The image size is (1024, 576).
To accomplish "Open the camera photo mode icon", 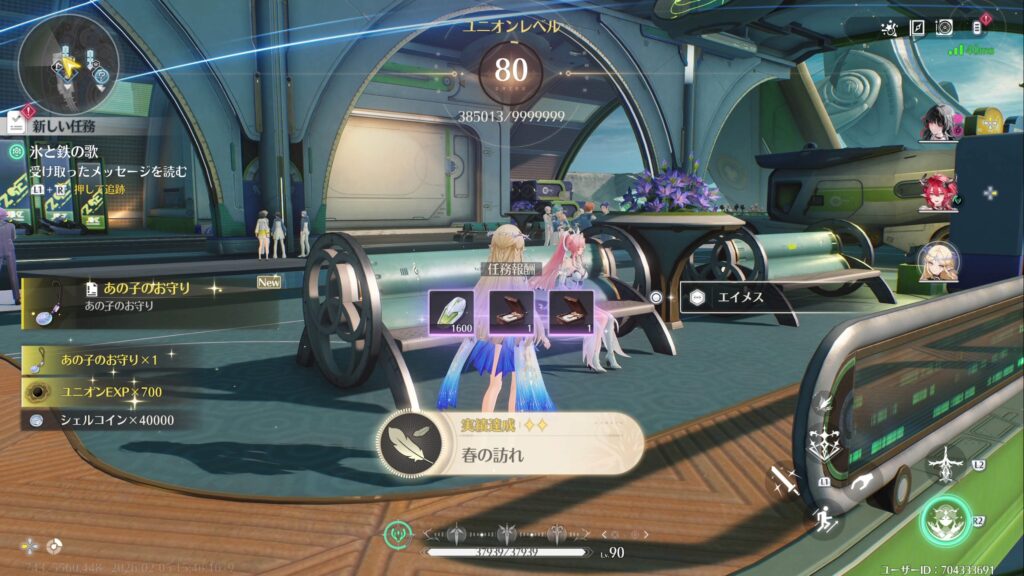I will pos(944,28).
